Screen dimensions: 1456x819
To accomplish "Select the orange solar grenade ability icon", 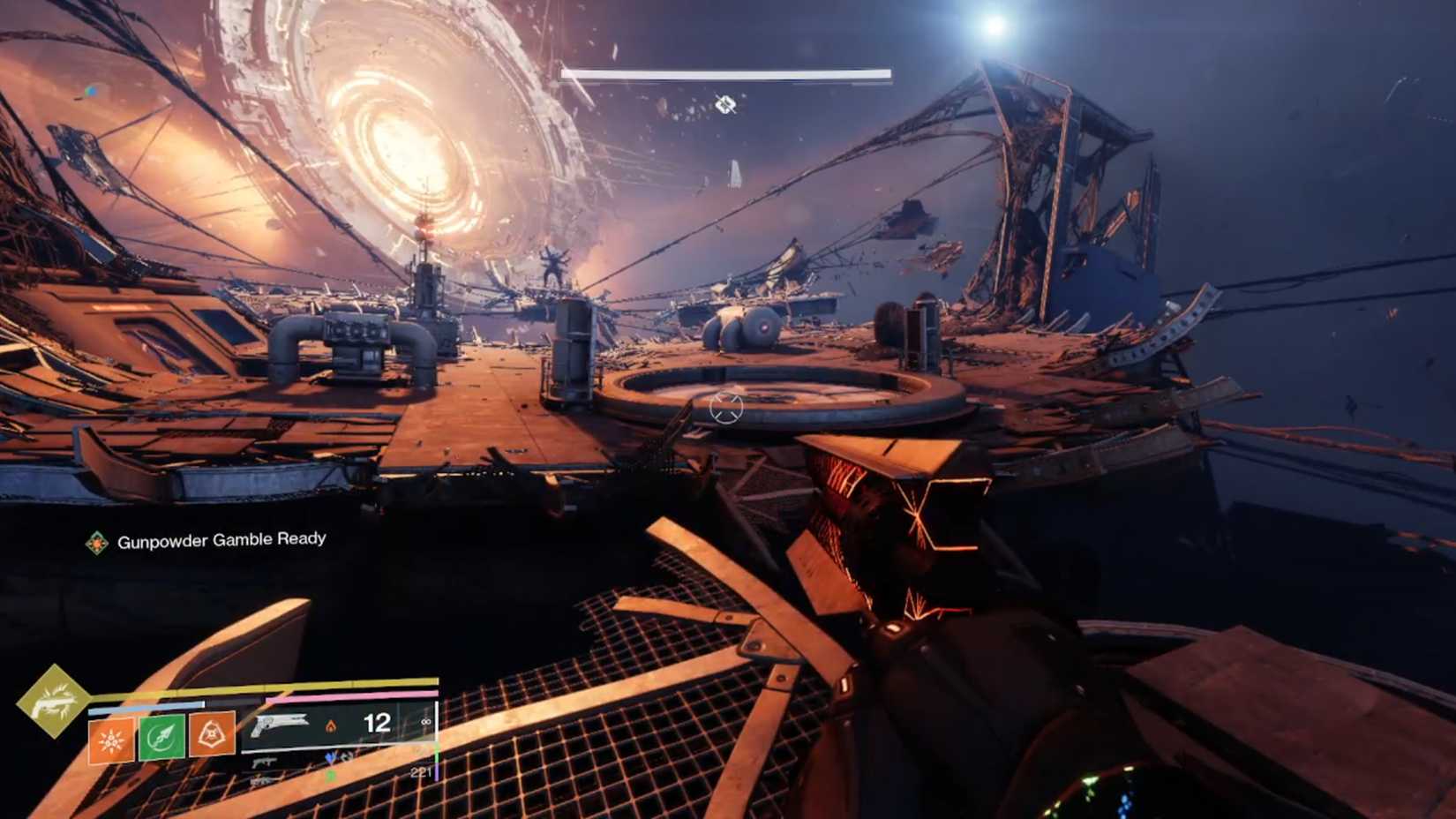I will 111,740.
